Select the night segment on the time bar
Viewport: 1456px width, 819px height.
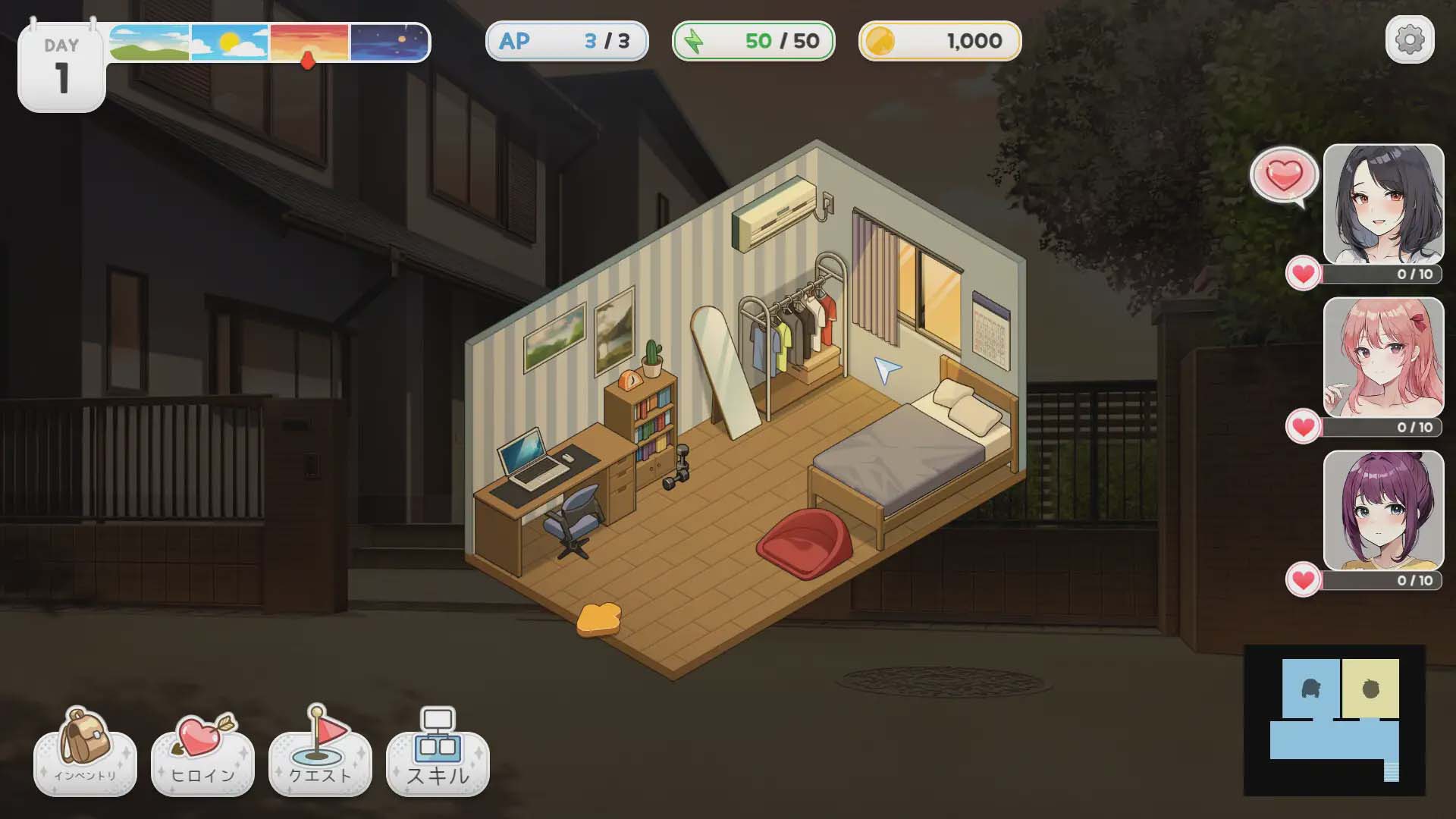coord(387,42)
